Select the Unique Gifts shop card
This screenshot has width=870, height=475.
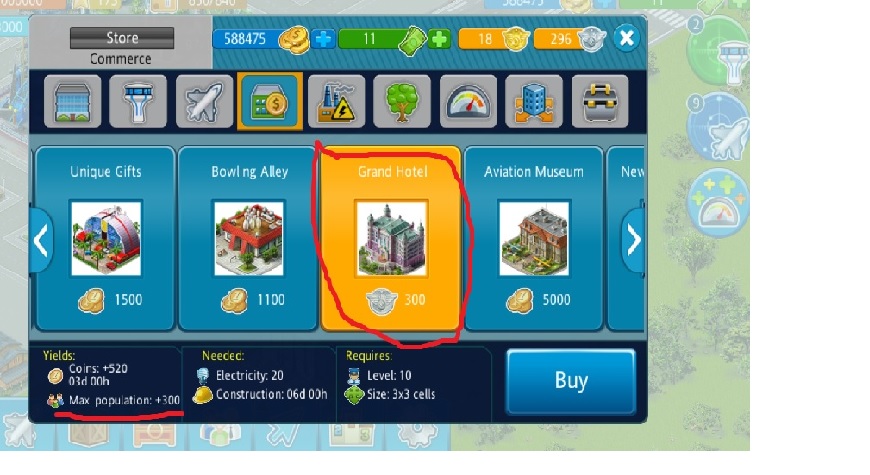(105, 238)
